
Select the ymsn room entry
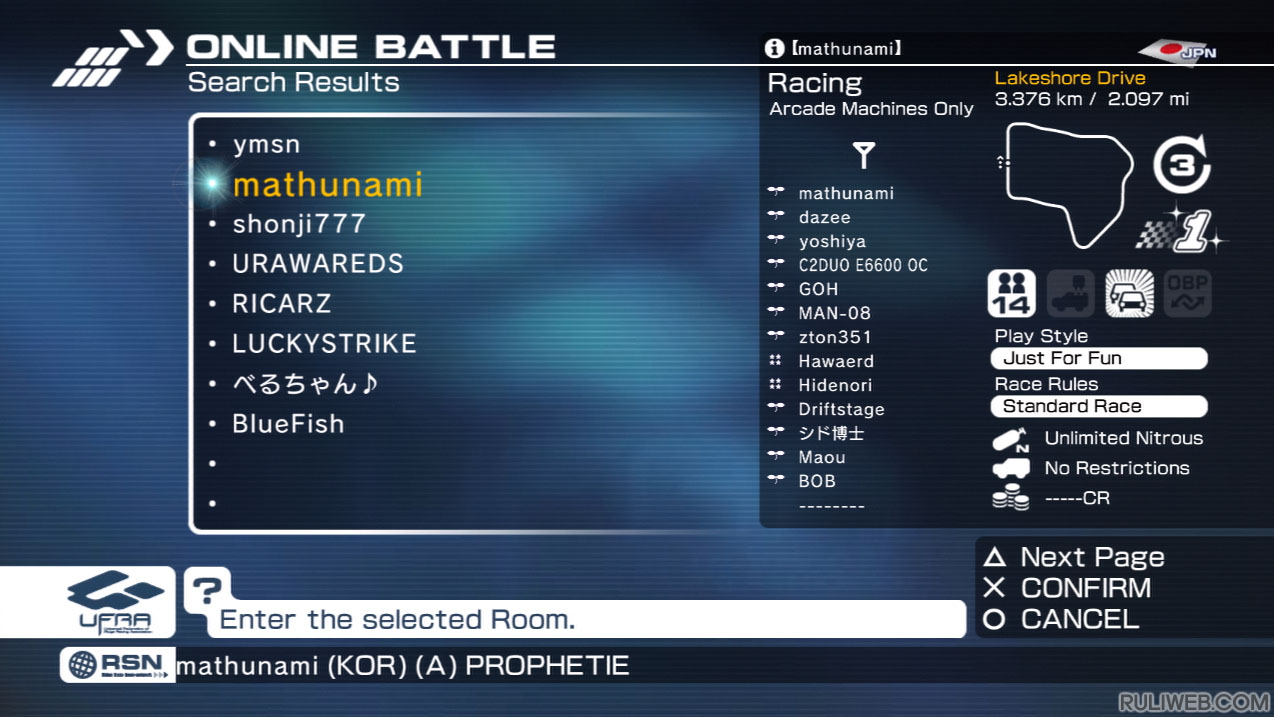pos(266,145)
